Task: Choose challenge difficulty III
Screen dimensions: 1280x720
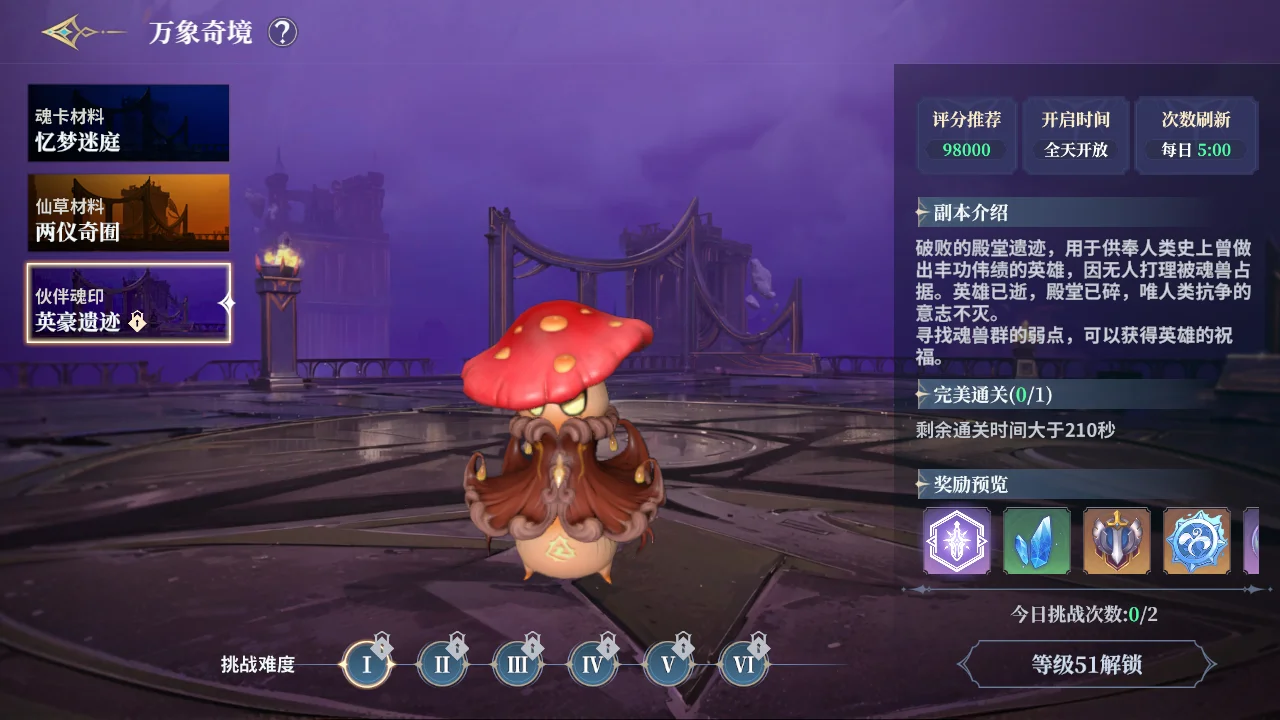Action: 517,664
